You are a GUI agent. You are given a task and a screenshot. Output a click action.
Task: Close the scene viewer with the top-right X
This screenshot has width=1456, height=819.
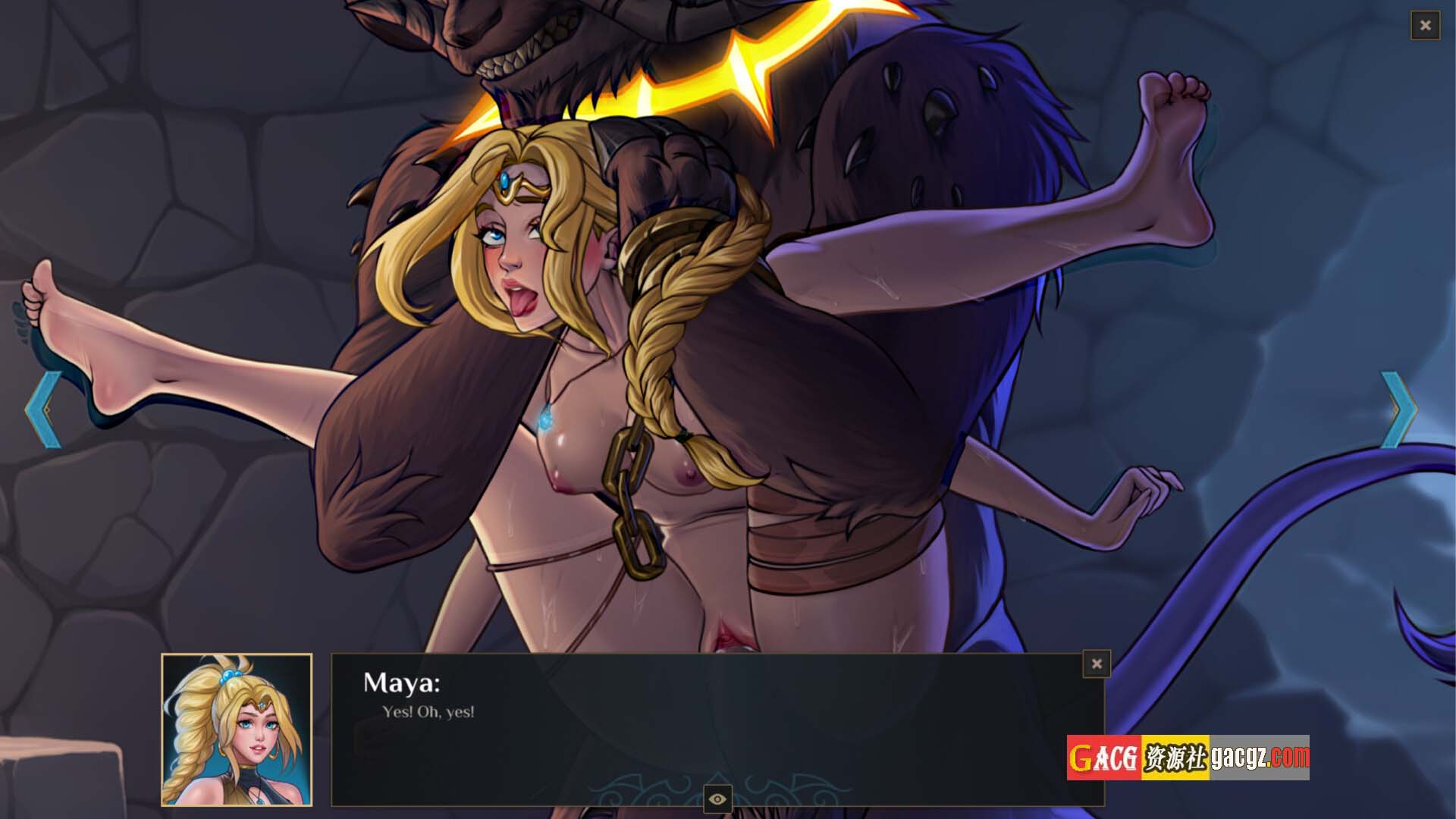1425,26
